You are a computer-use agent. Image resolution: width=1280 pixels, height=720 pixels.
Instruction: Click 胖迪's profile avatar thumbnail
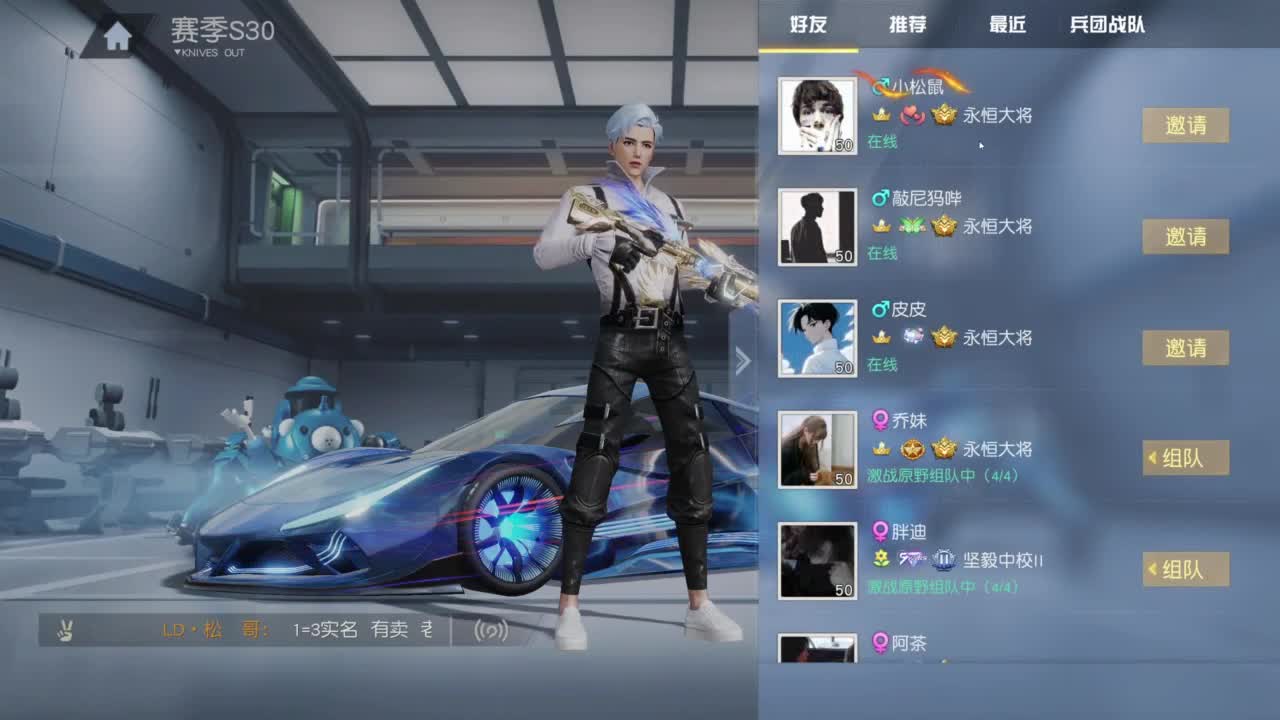coord(817,560)
